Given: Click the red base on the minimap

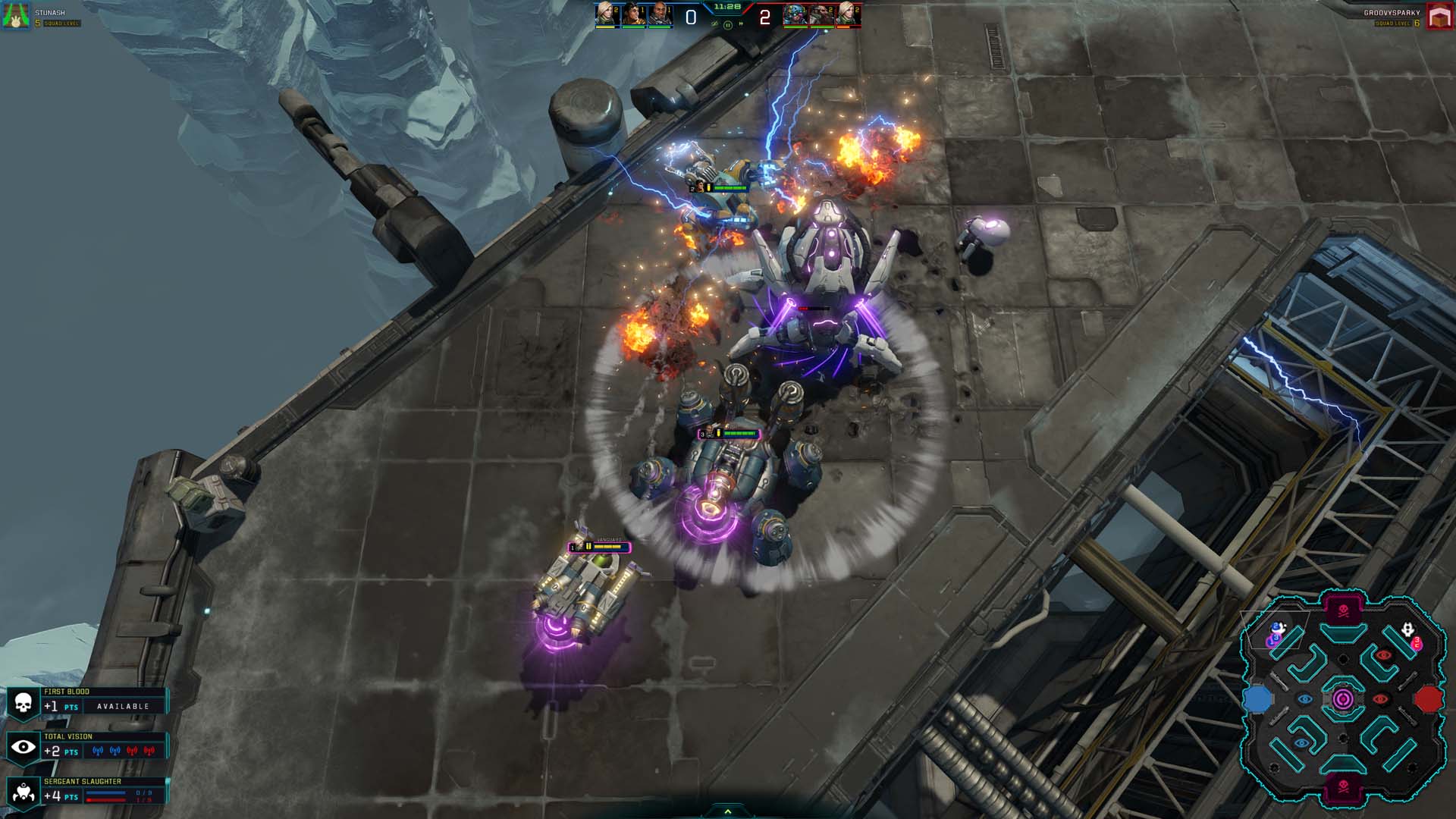Looking at the screenshot, I should coord(1429,699).
